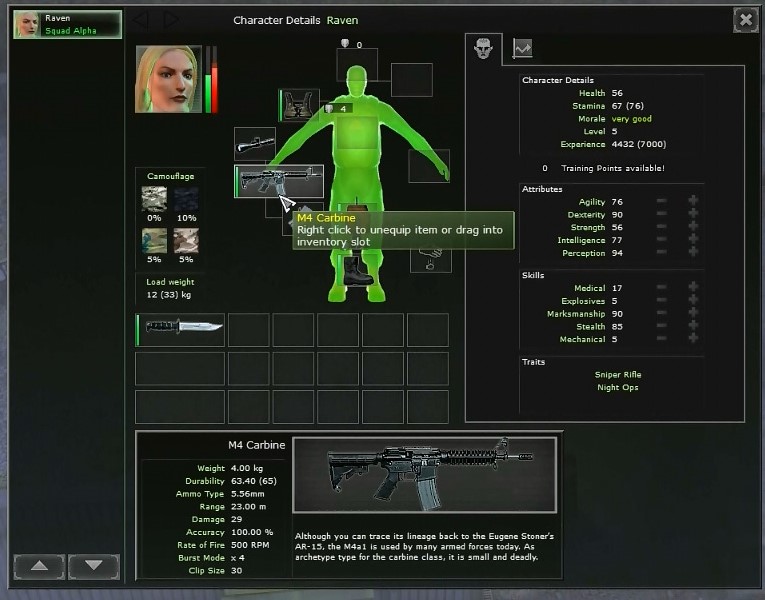This screenshot has height=600, width=765.
Task: Increase the Medical skill
Action: (x=693, y=288)
